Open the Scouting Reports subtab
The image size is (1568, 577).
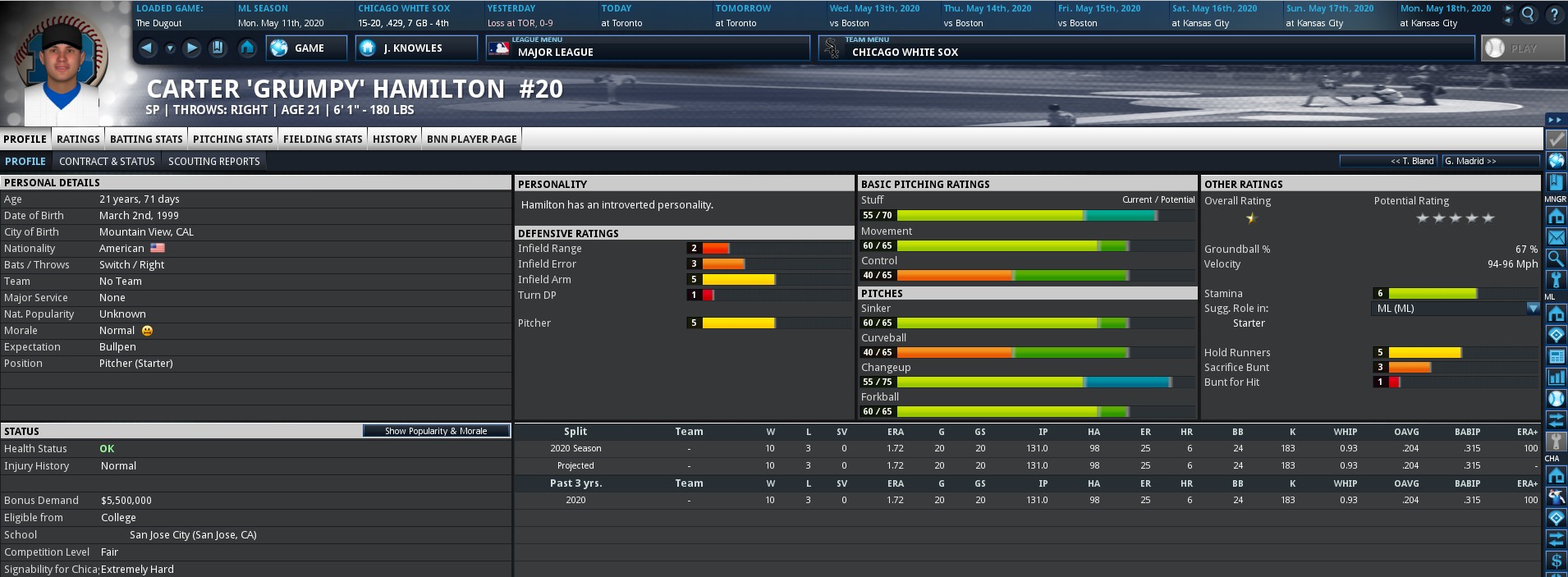213,161
